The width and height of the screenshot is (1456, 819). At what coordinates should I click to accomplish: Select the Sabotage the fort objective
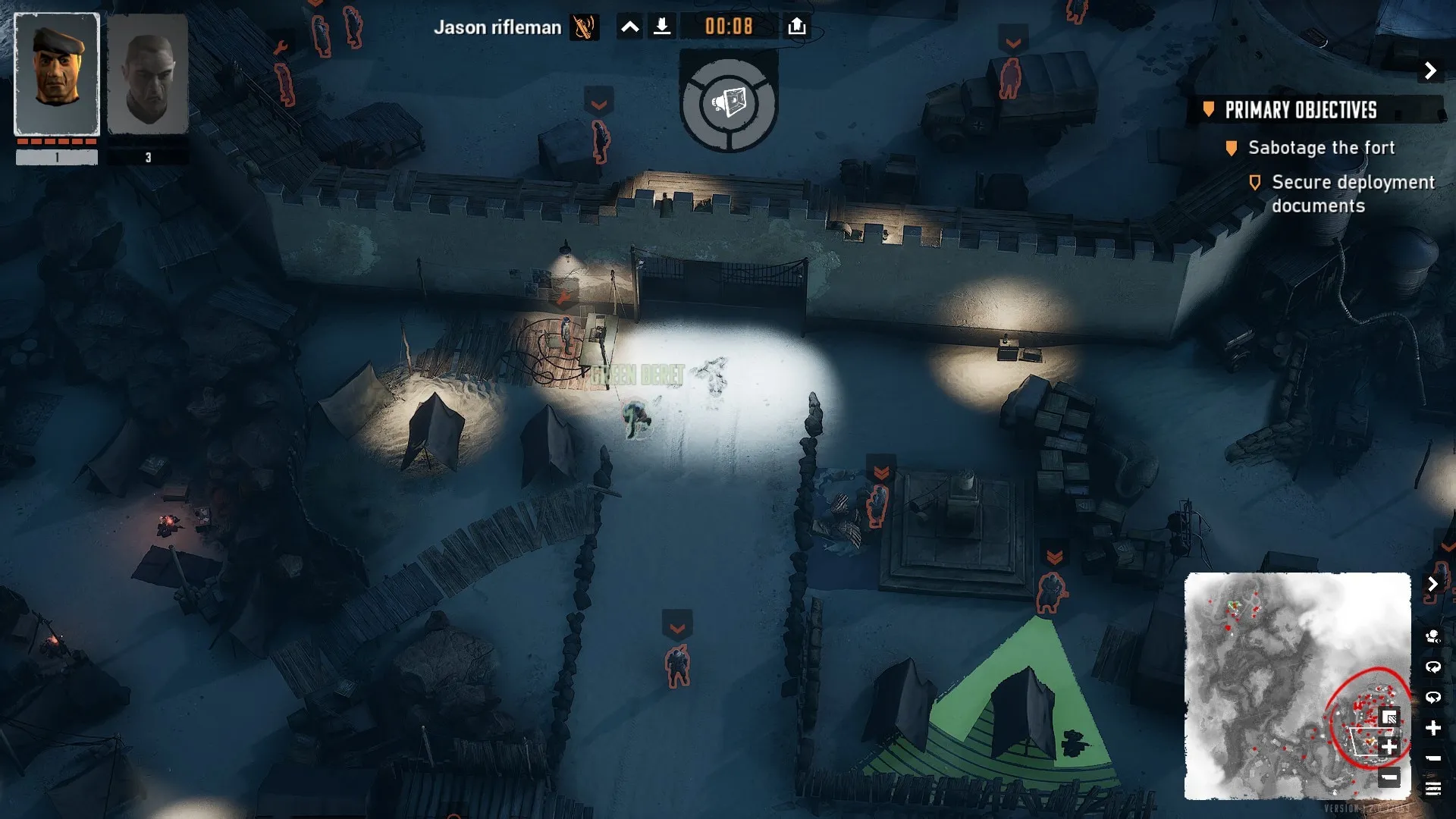(1321, 148)
